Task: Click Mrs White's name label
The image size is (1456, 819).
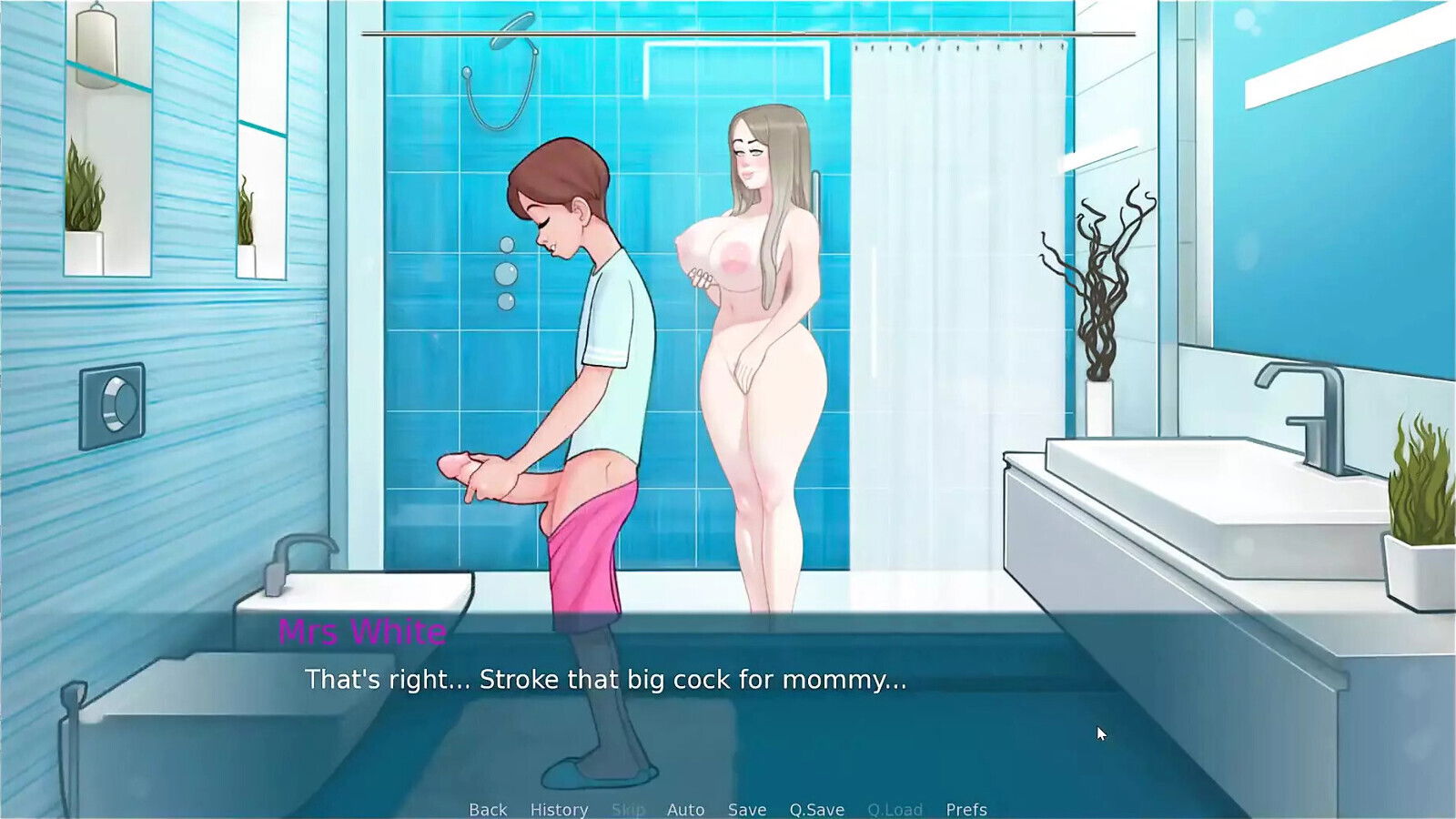Action: (362, 632)
